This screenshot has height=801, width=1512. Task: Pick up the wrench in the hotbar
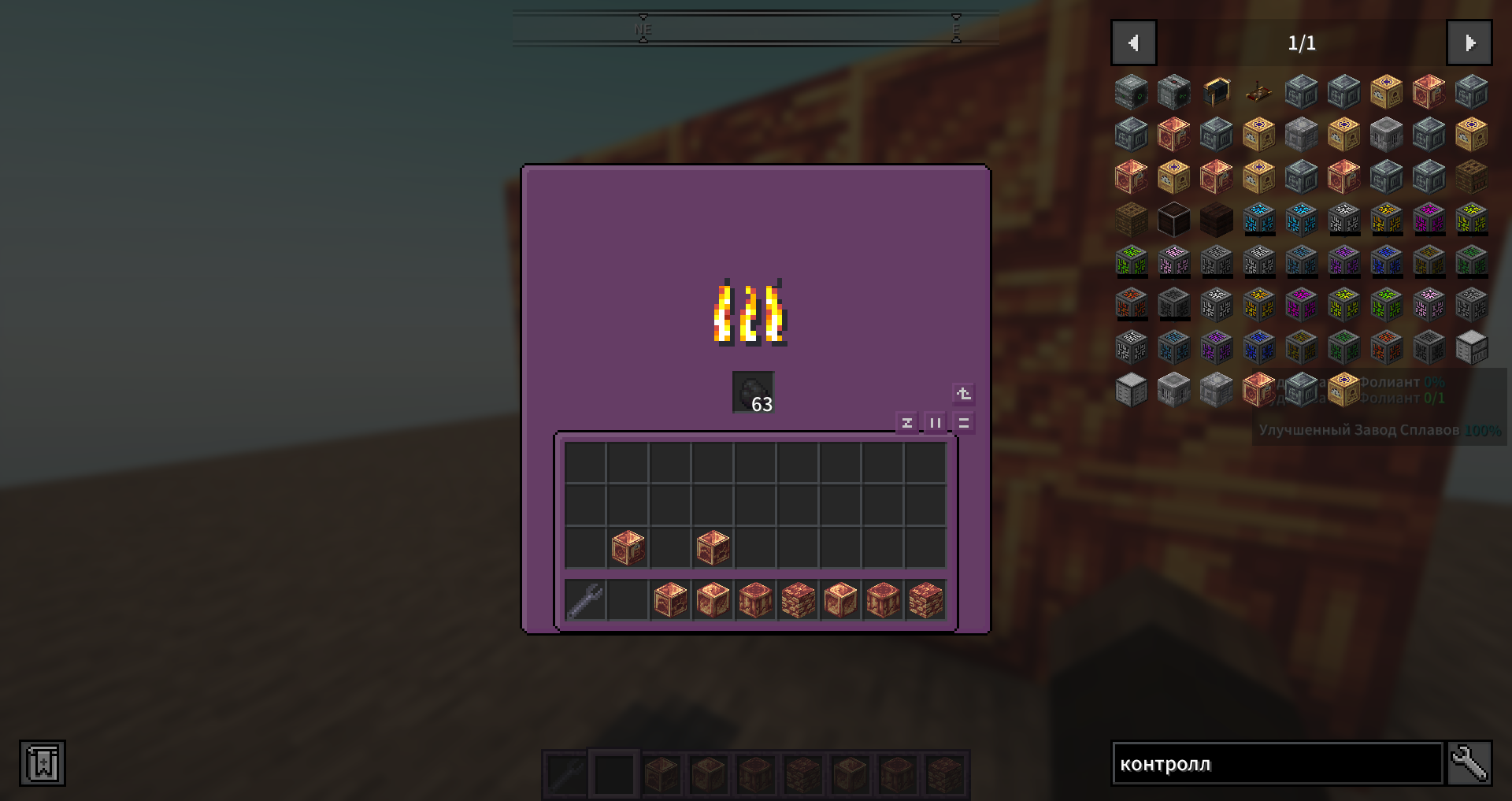pos(586,600)
